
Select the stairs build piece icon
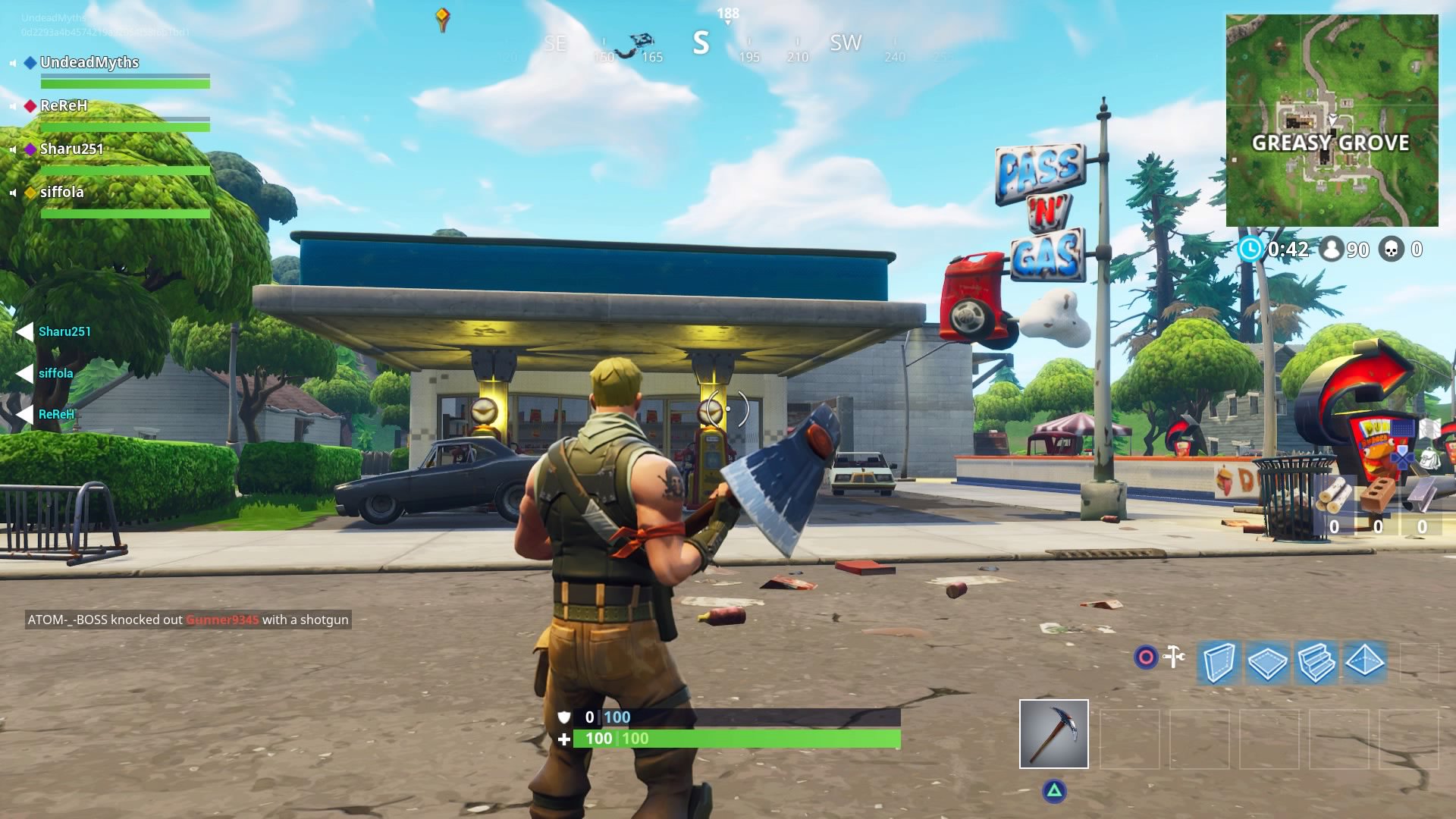1316,661
